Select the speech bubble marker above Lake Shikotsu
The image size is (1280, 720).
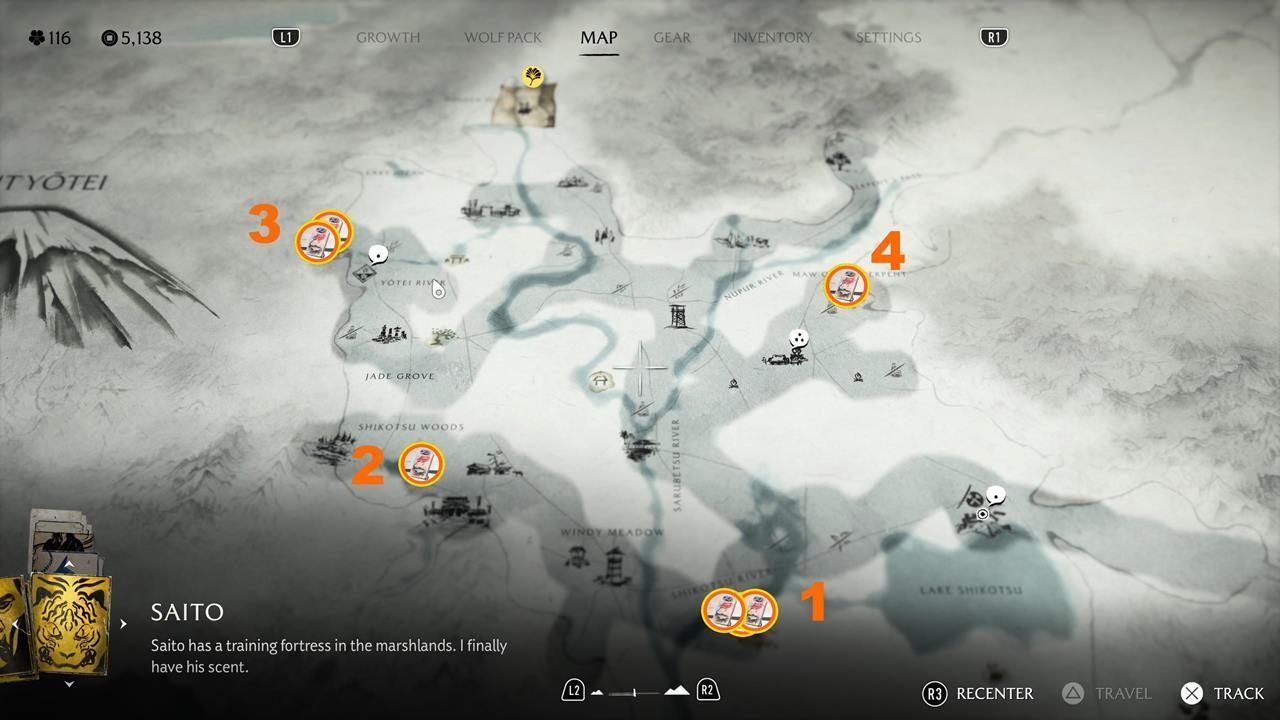coord(995,495)
